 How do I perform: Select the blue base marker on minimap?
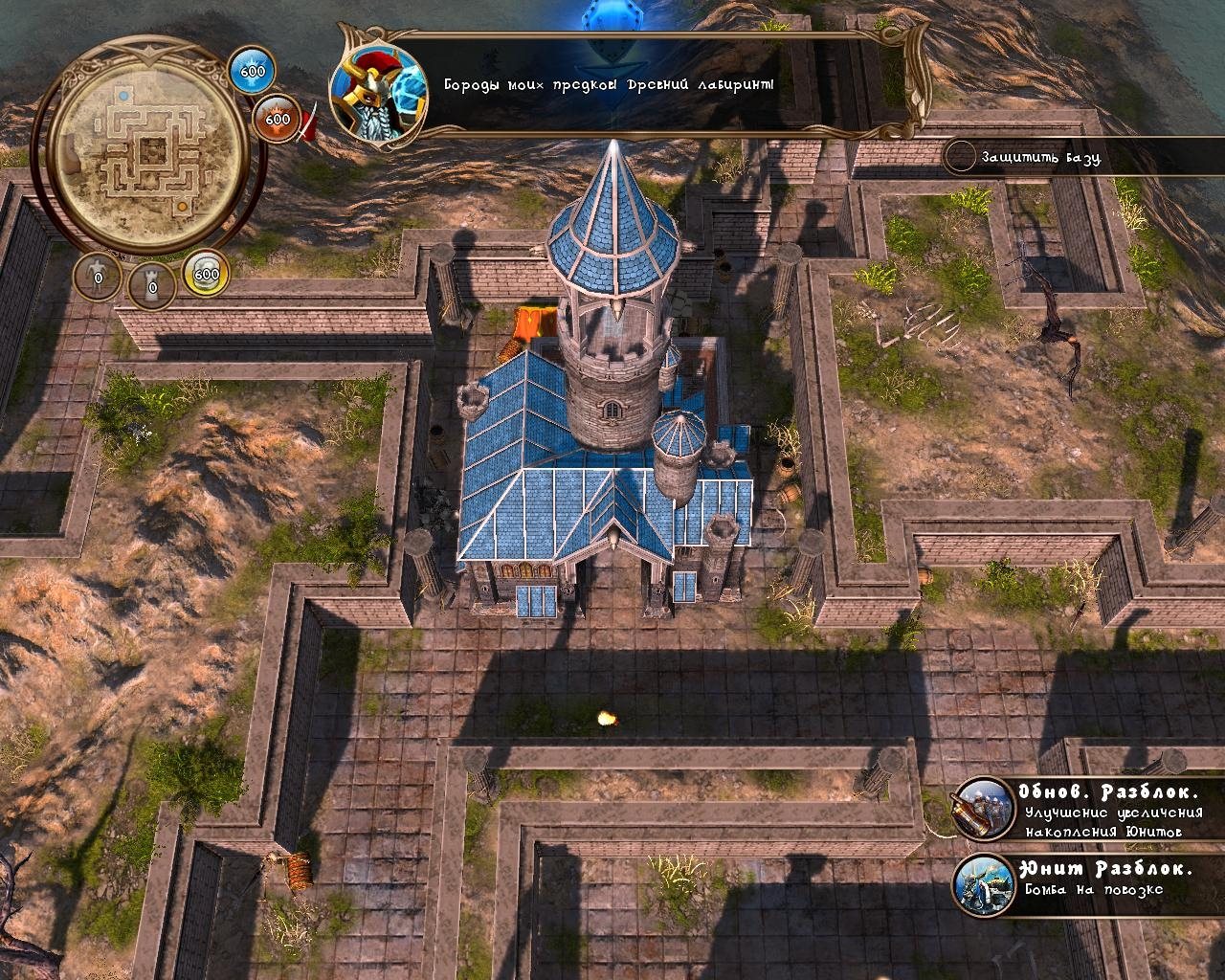click(x=122, y=97)
